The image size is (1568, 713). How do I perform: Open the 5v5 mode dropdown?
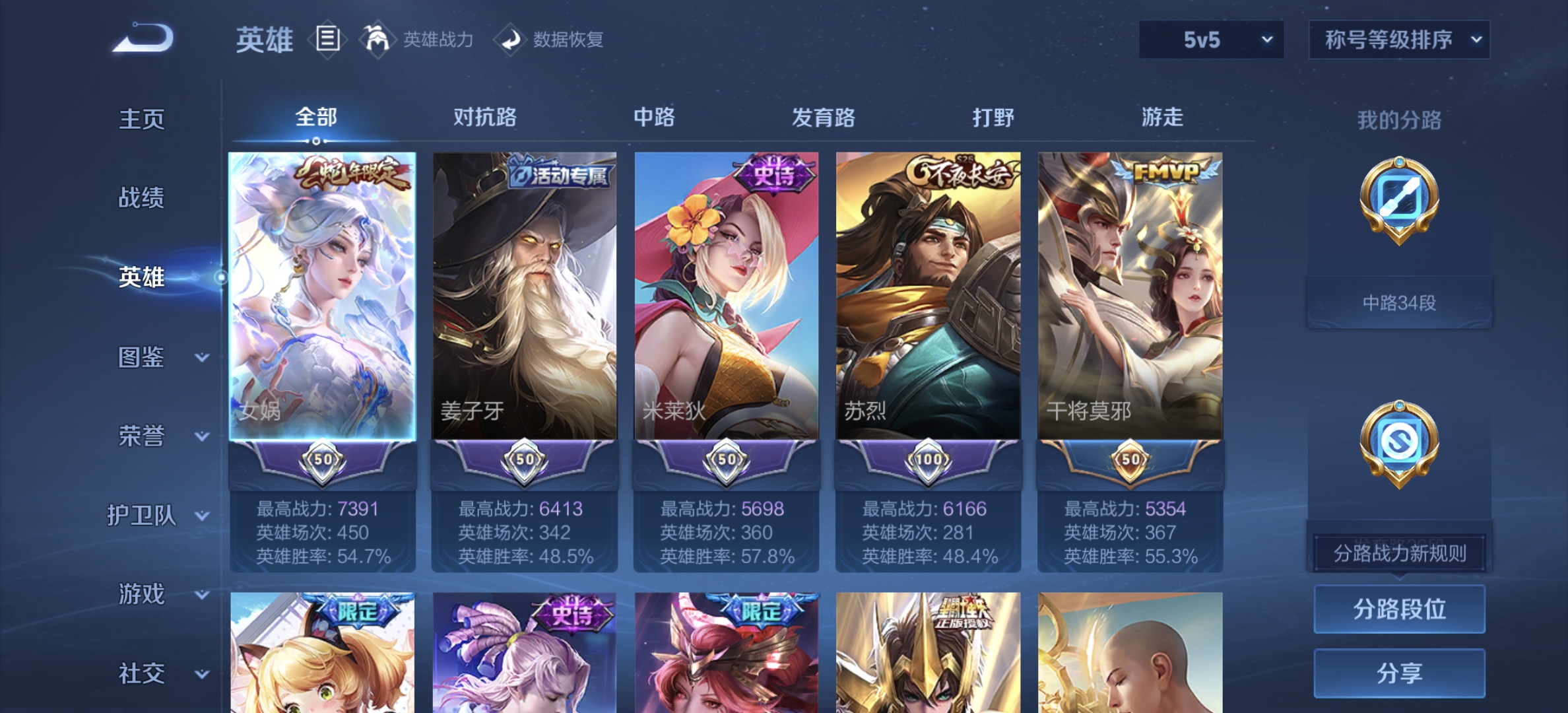1211,40
